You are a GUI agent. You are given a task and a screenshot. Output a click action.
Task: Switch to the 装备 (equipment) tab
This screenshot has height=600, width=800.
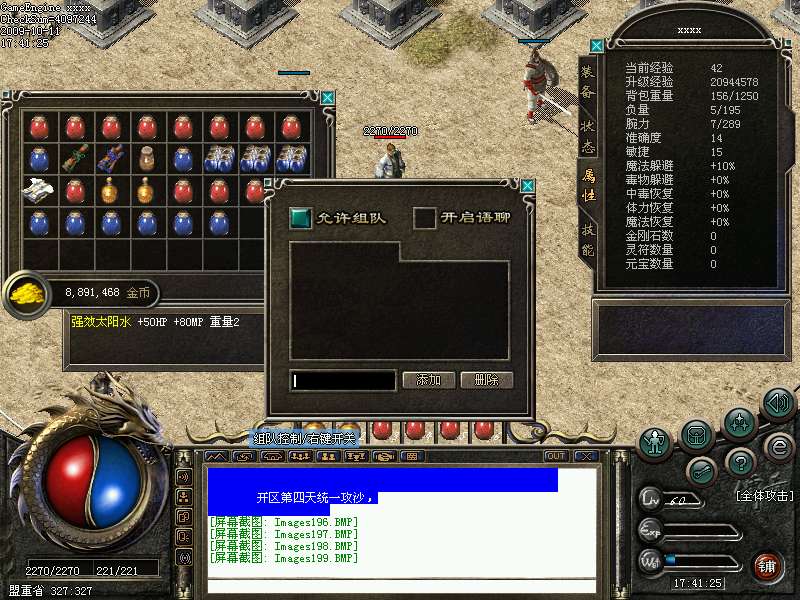(x=588, y=85)
